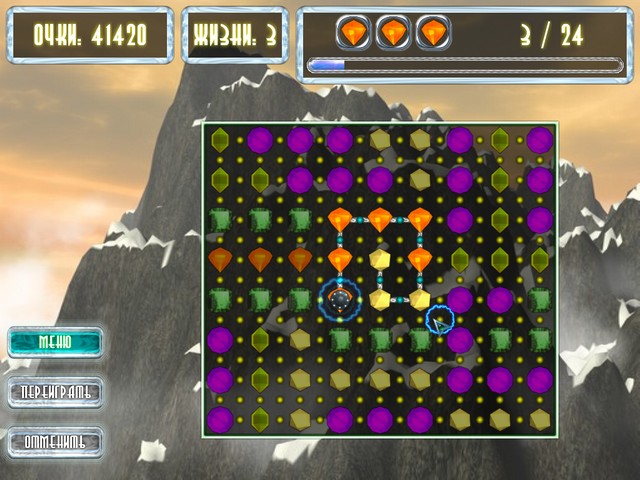Undo the move with ОТМЕНИТЬ
640x480 pixels.
pyautogui.click(x=55, y=441)
